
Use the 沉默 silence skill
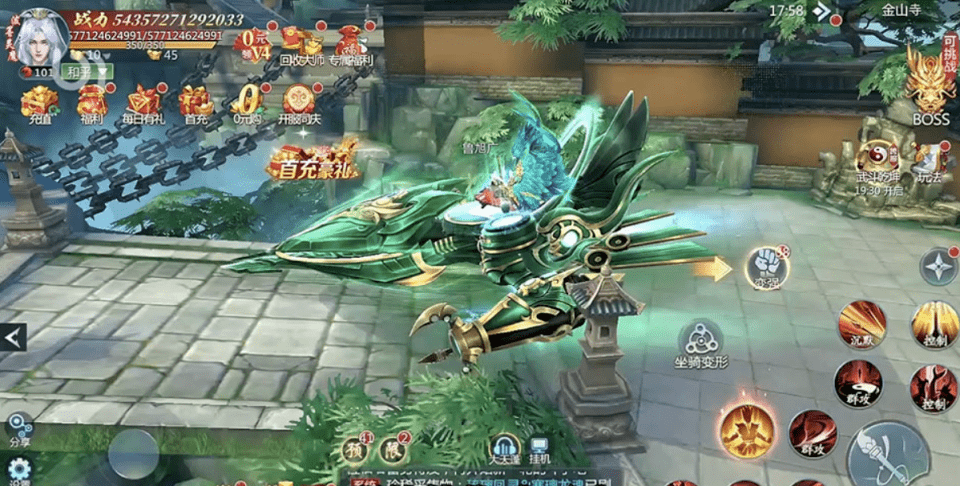click(861, 324)
